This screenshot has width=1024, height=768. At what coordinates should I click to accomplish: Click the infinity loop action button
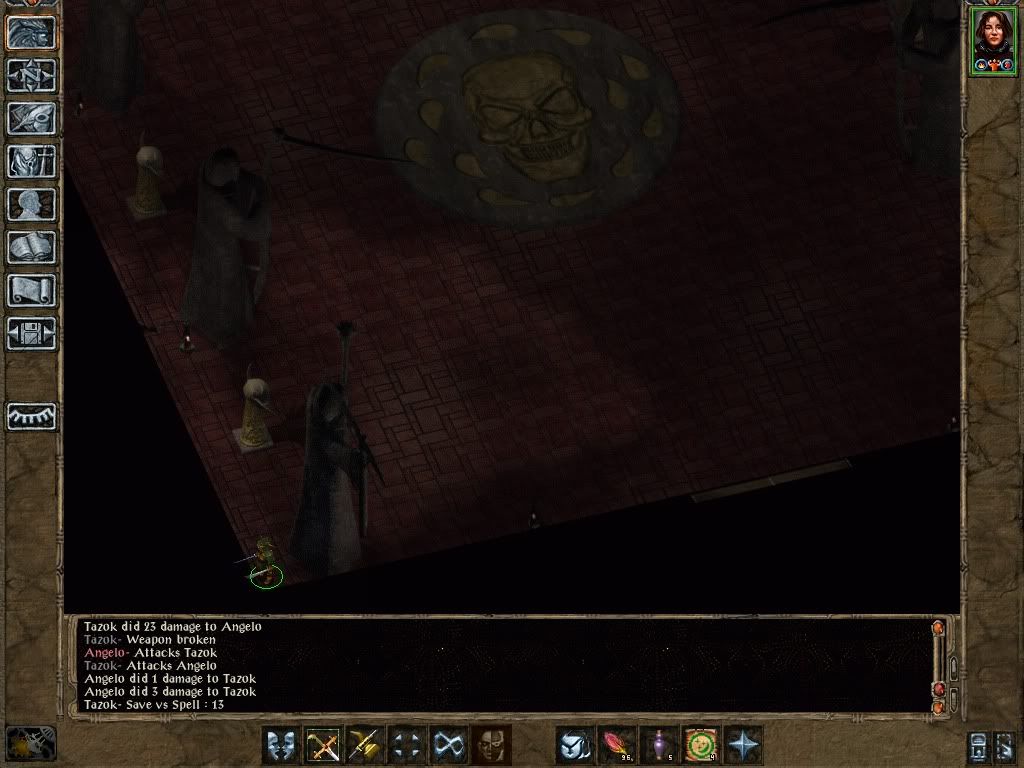tap(449, 745)
